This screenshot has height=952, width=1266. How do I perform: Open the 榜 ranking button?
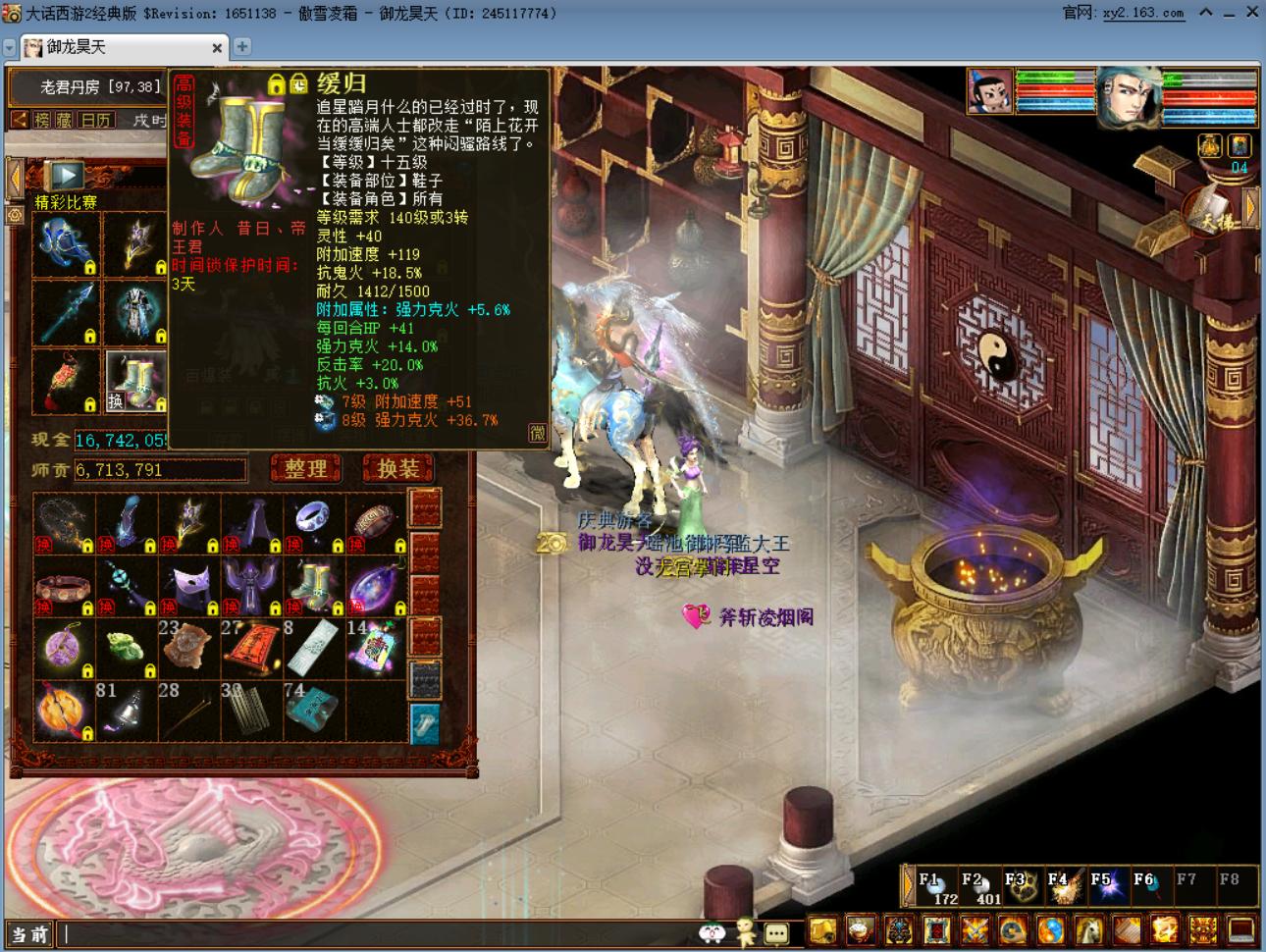42,120
